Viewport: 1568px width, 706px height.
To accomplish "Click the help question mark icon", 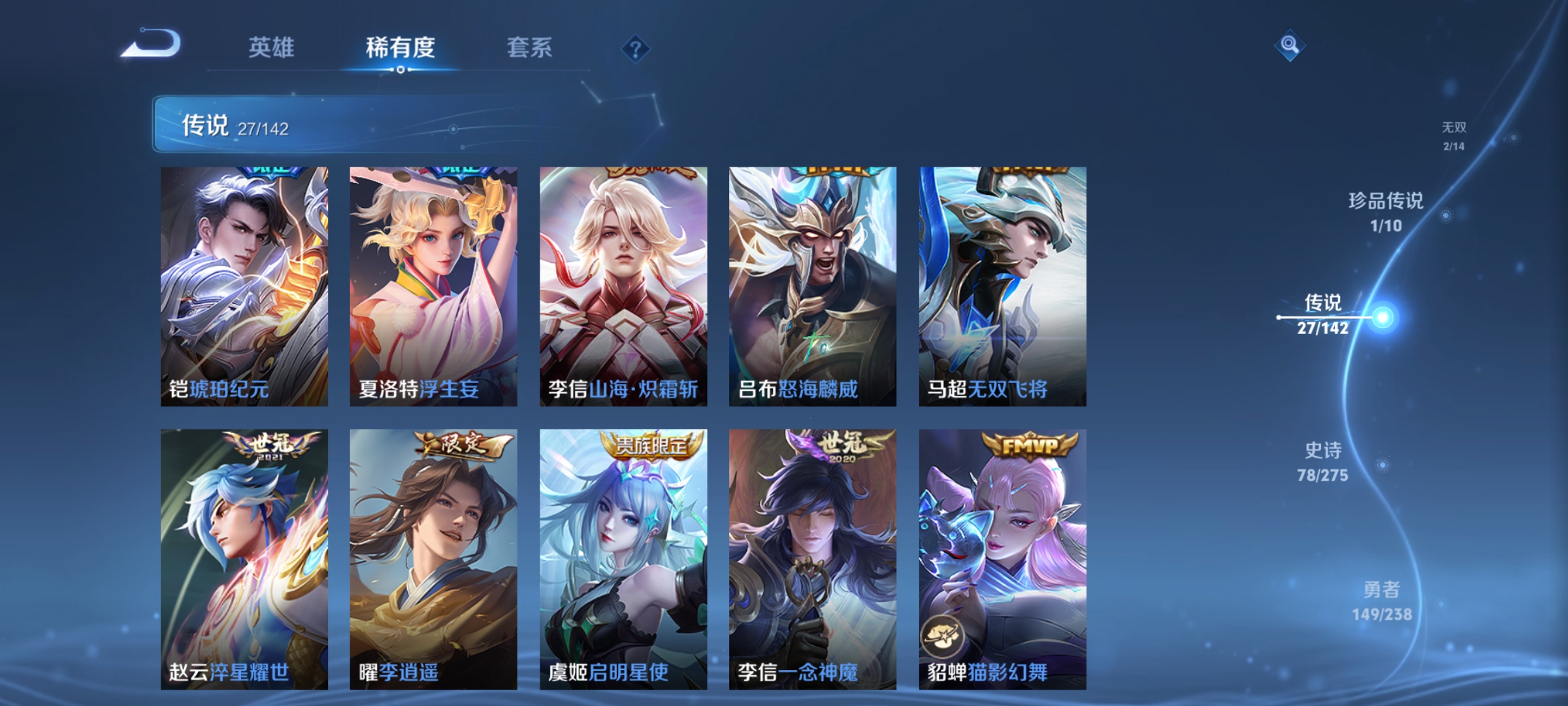I will (637, 49).
